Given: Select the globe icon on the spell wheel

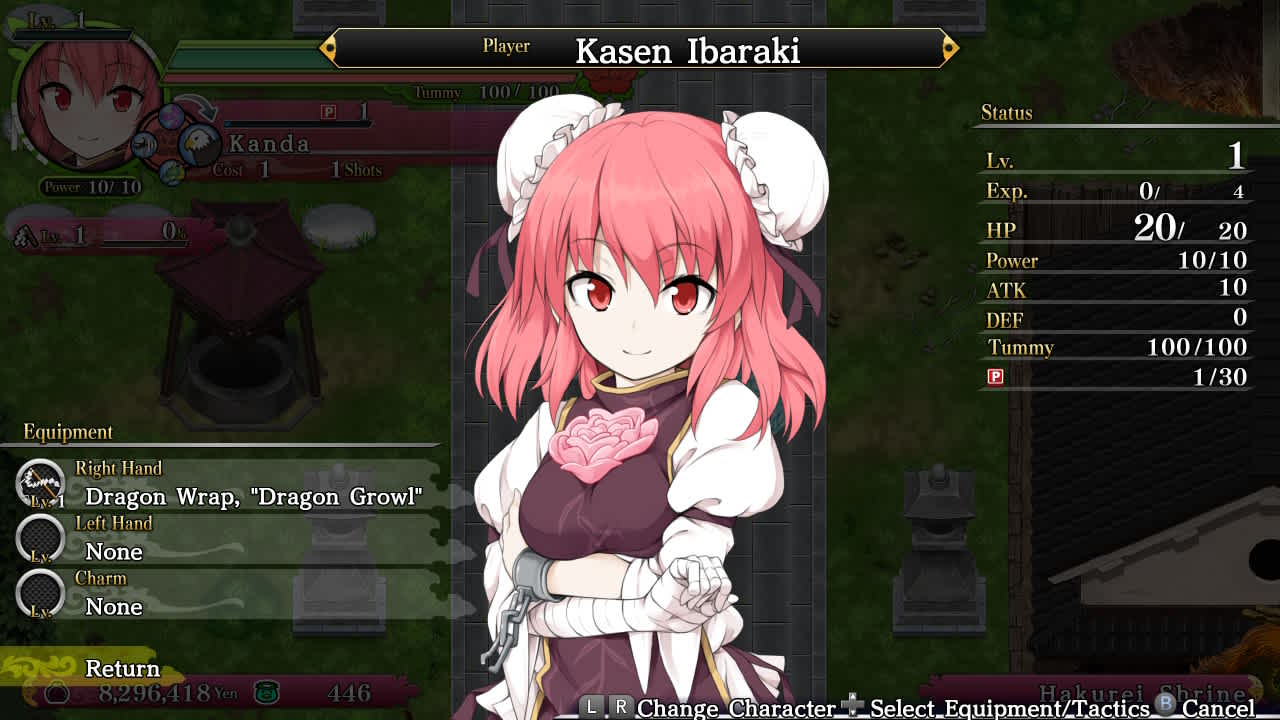Looking at the screenshot, I should 172,173.
